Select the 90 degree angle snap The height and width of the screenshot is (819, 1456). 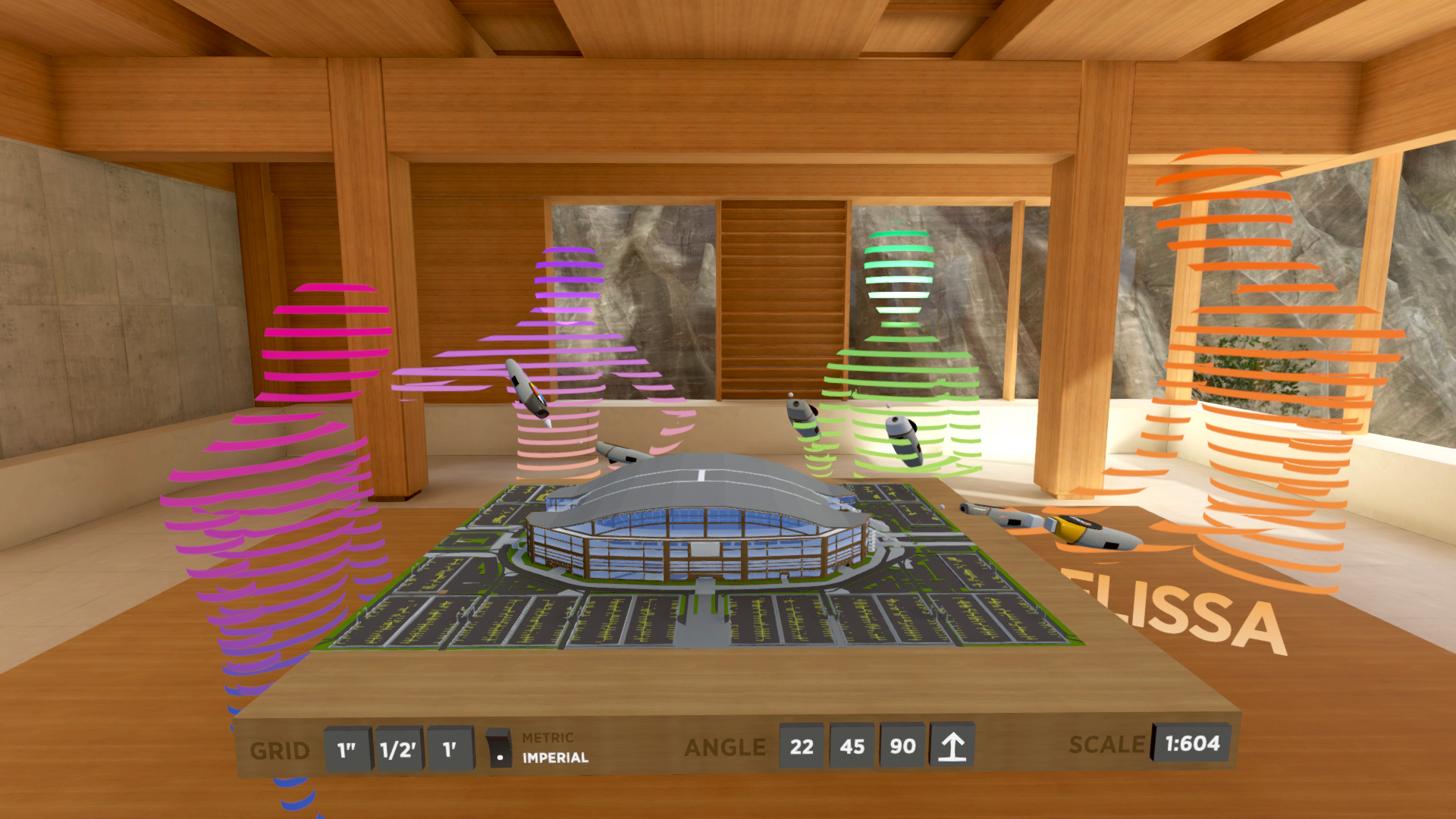(902, 746)
